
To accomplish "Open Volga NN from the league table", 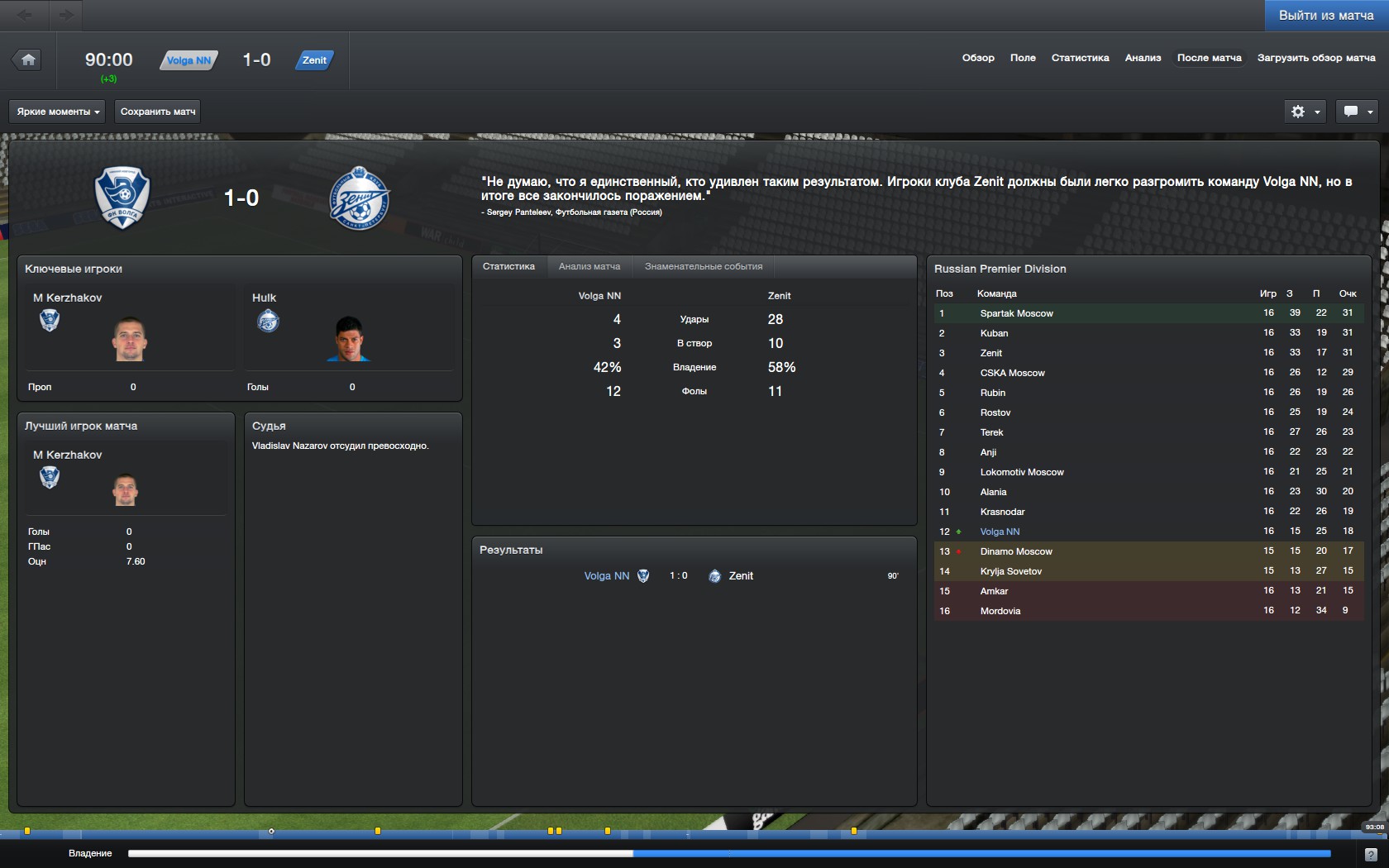I will click(1000, 532).
